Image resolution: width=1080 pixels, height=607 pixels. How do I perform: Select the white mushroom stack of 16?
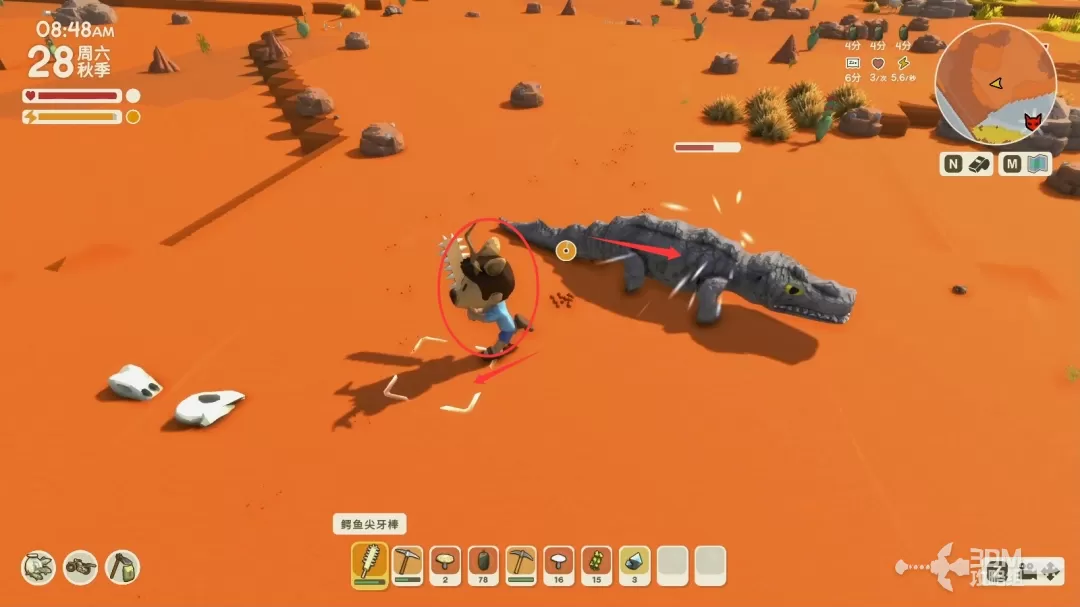coord(559,565)
